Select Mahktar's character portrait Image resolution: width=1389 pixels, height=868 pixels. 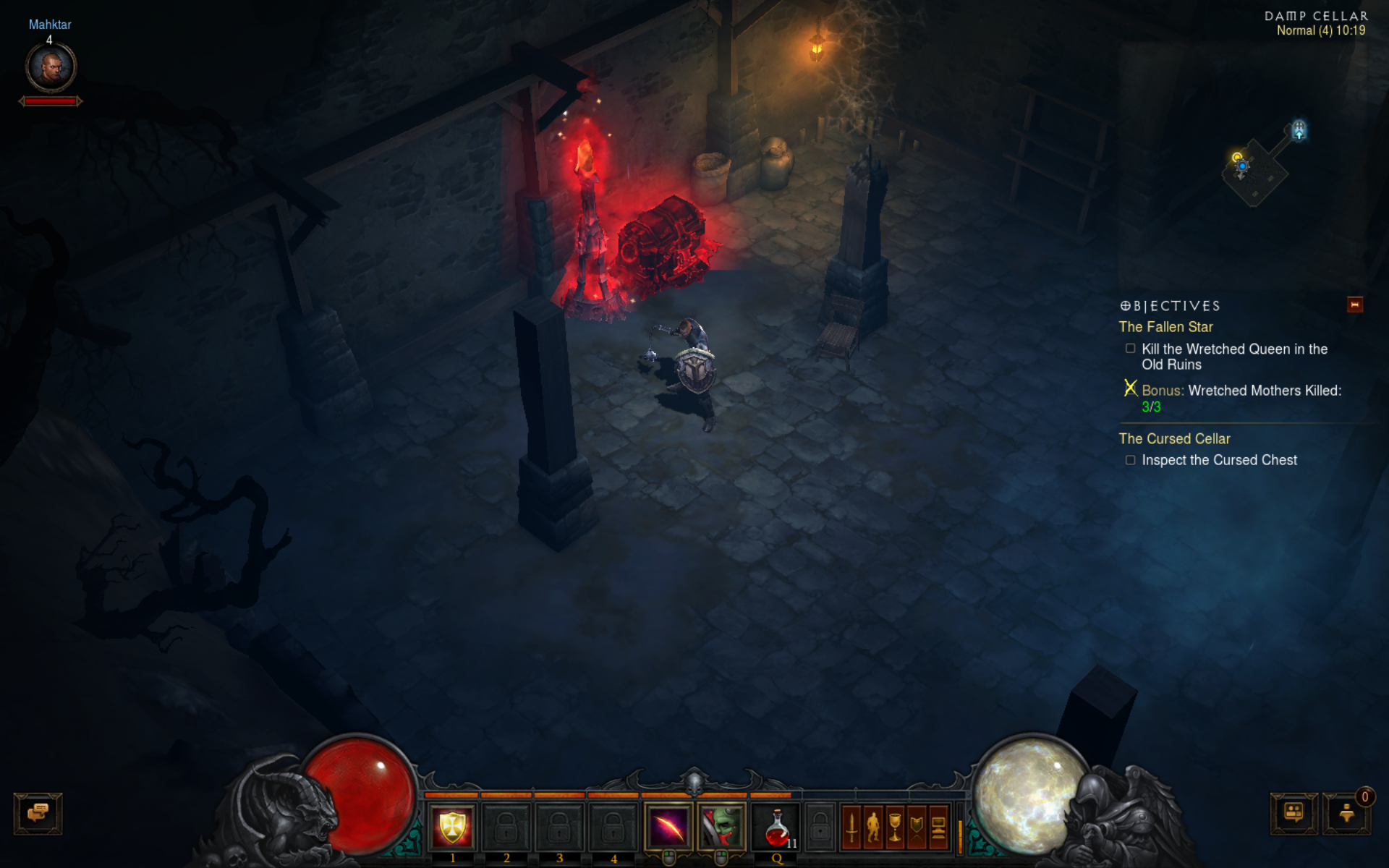pyautogui.click(x=51, y=67)
